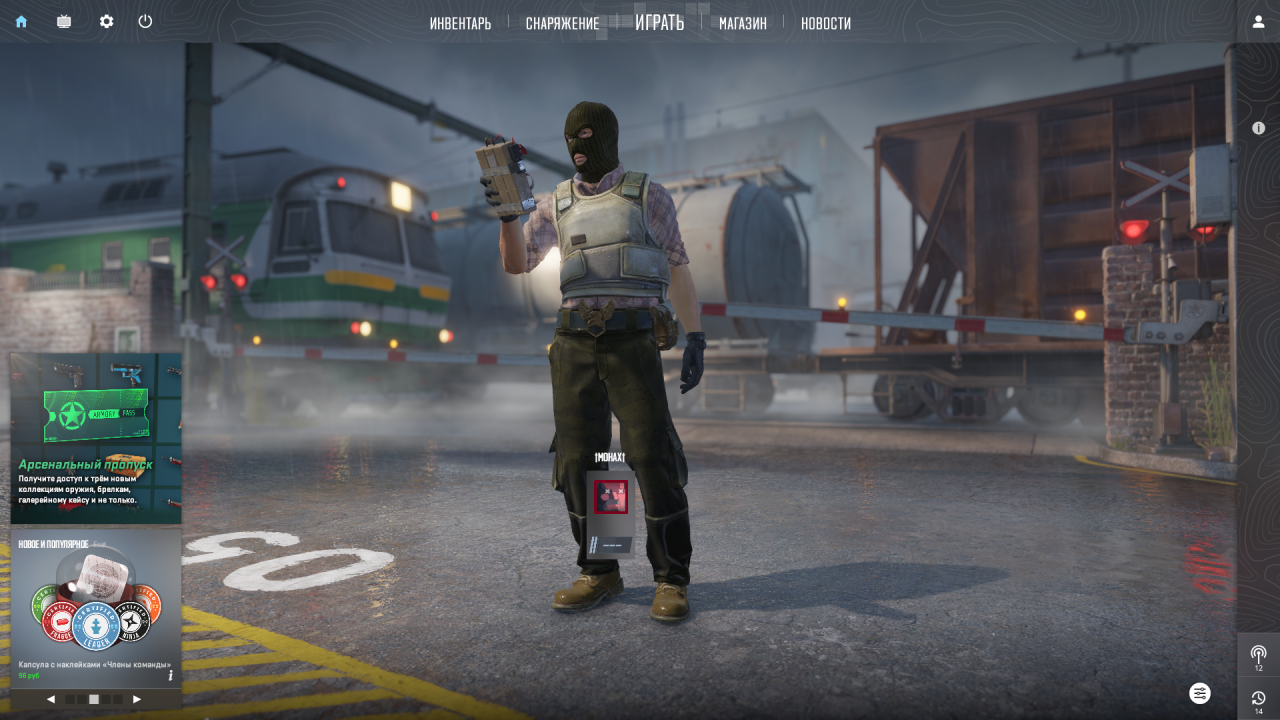Show the НОВОСТИ tab
Viewport: 1280px width, 720px height.
click(x=825, y=23)
